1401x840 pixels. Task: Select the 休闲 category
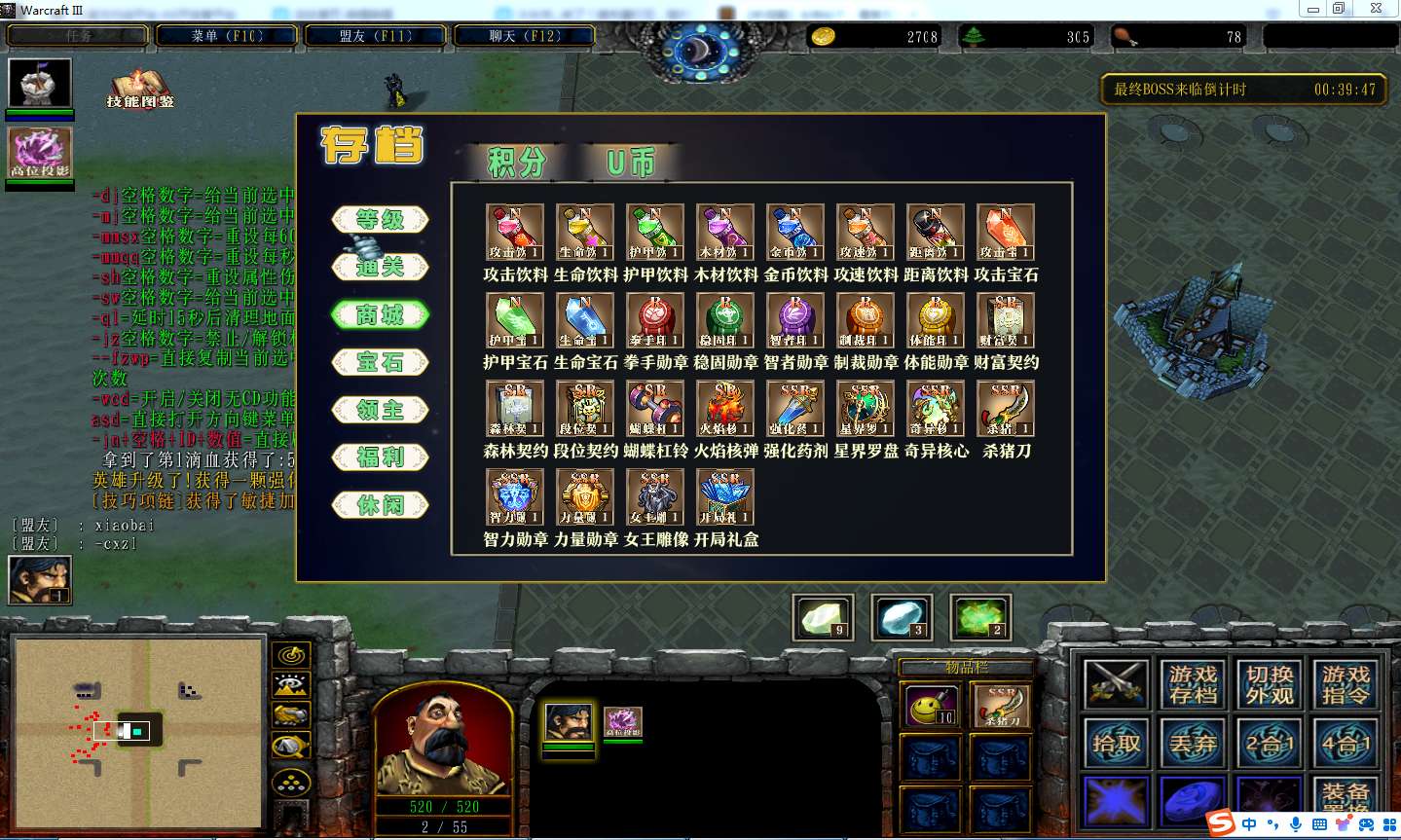pyautogui.click(x=380, y=505)
